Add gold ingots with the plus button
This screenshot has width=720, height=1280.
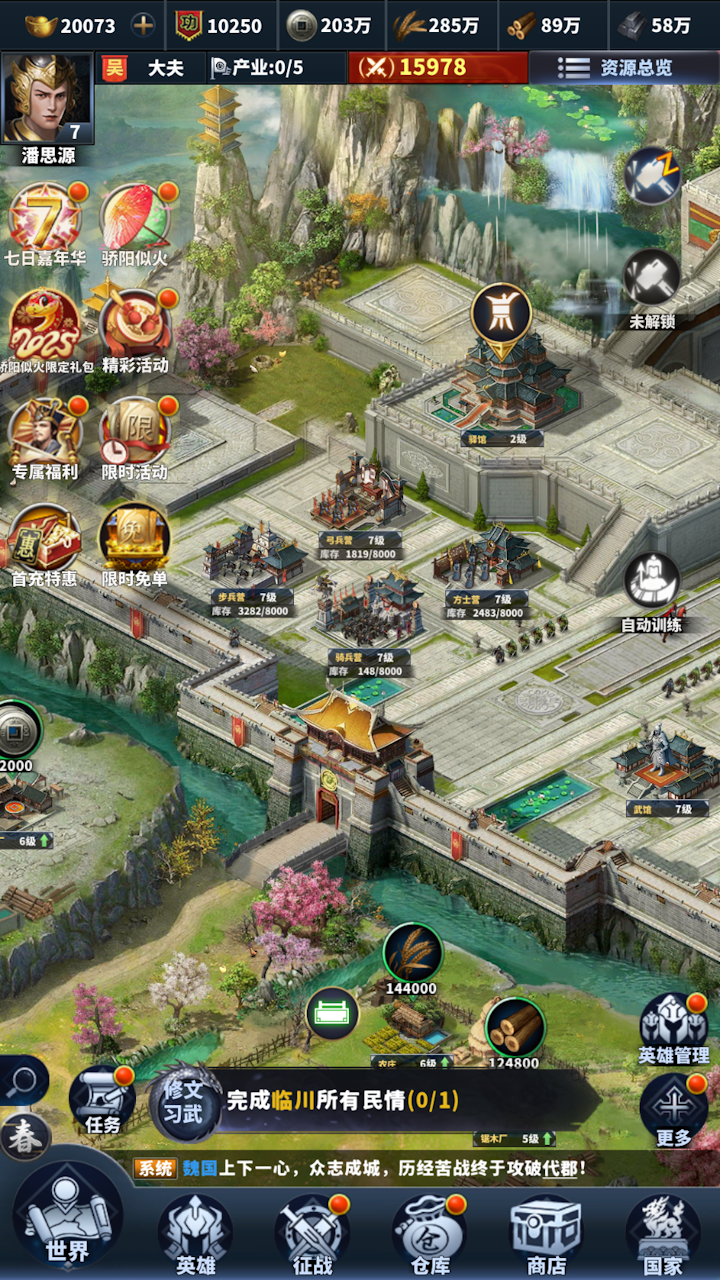tap(144, 26)
